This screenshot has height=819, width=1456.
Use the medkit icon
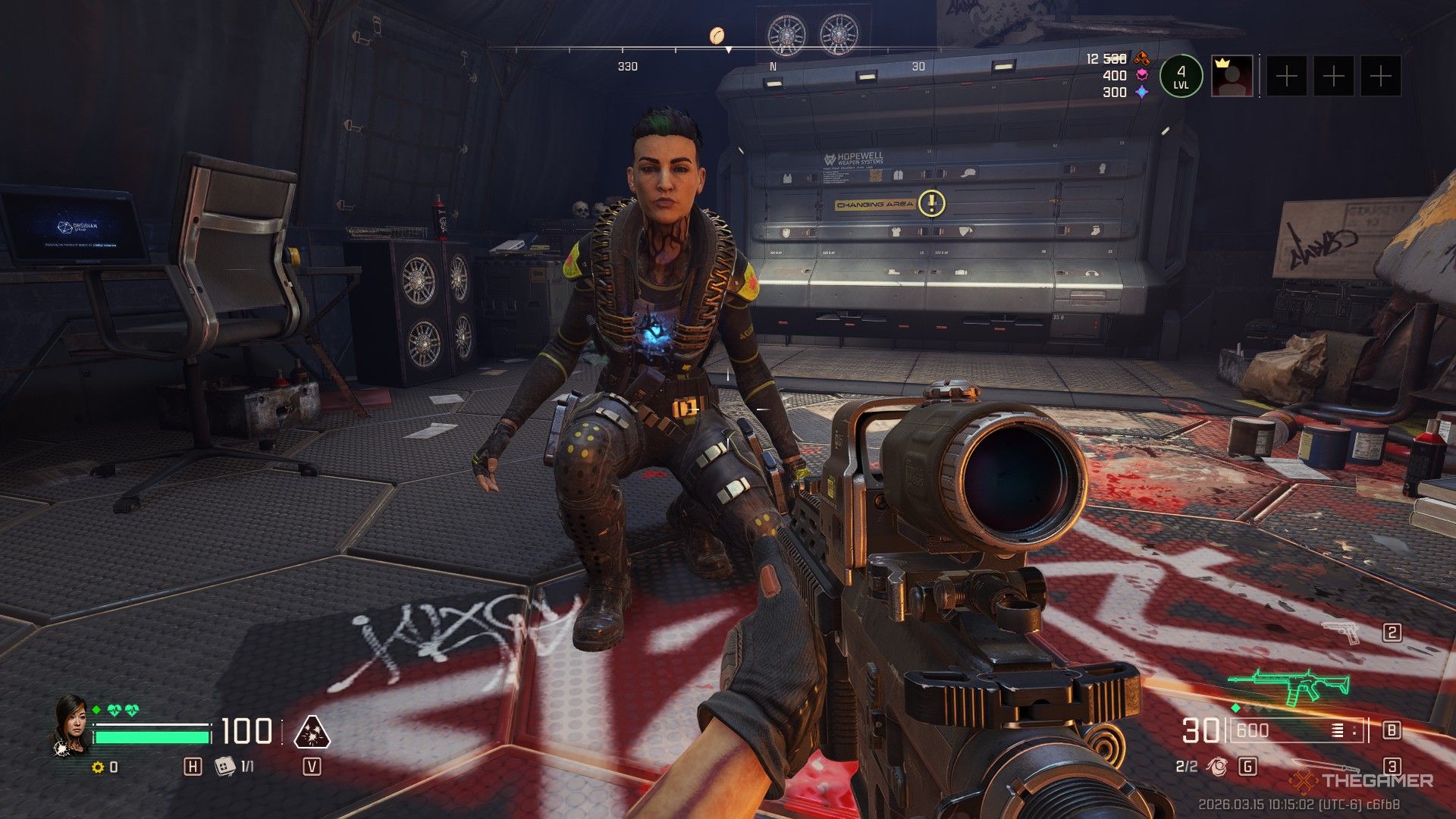click(224, 767)
